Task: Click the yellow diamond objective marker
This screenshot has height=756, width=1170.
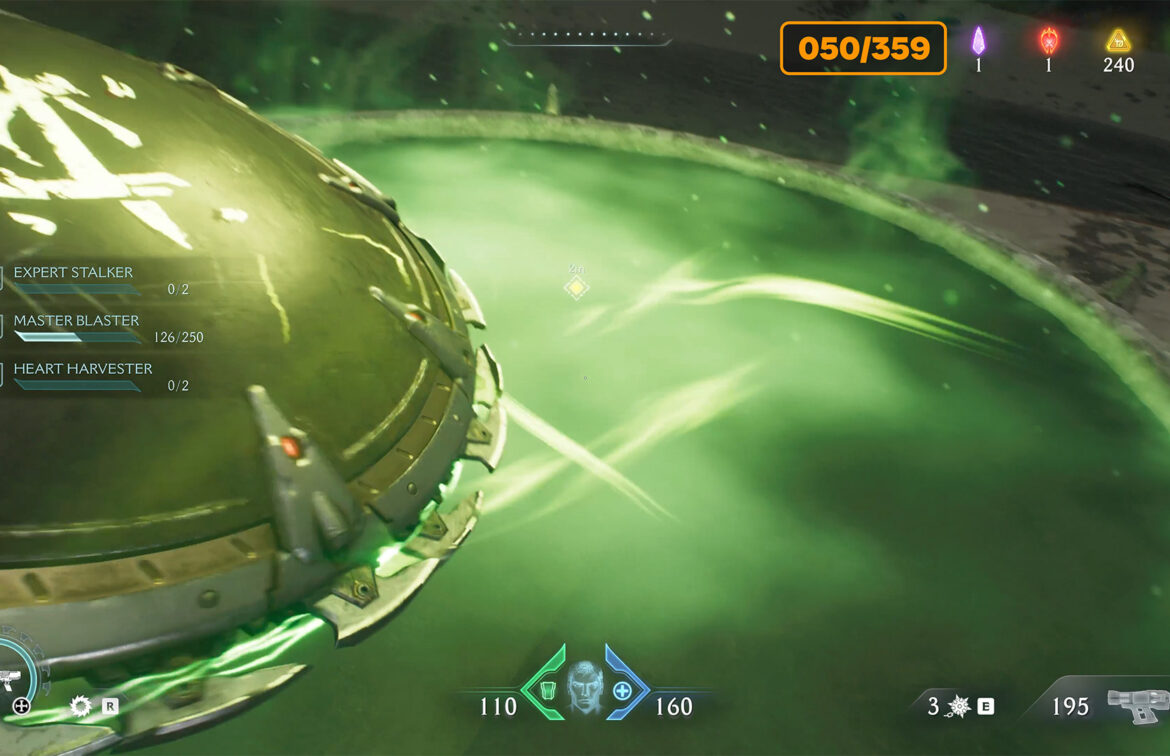Action: point(576,288)
